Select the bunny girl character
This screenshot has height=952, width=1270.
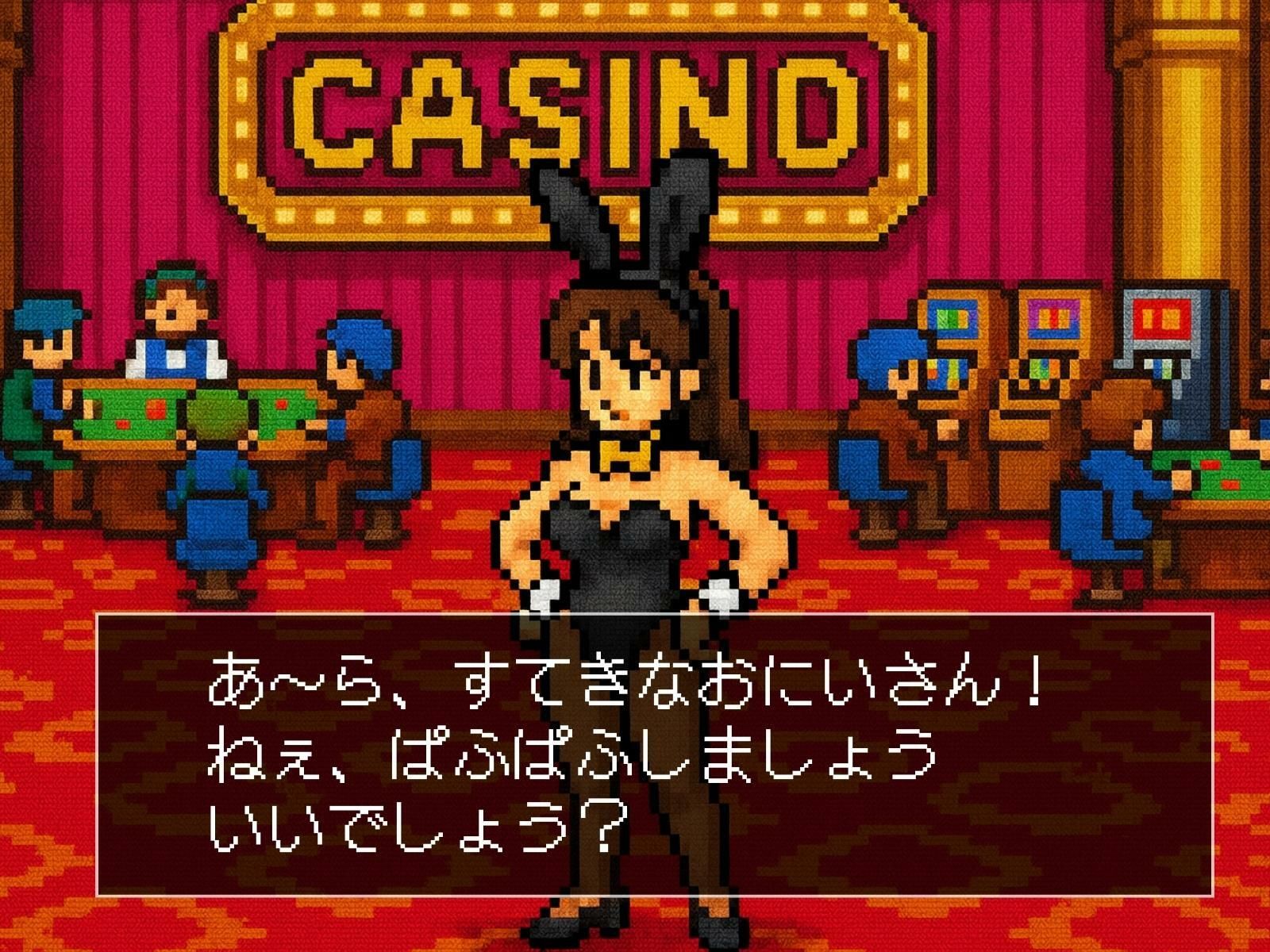click(x=635, y=492)
